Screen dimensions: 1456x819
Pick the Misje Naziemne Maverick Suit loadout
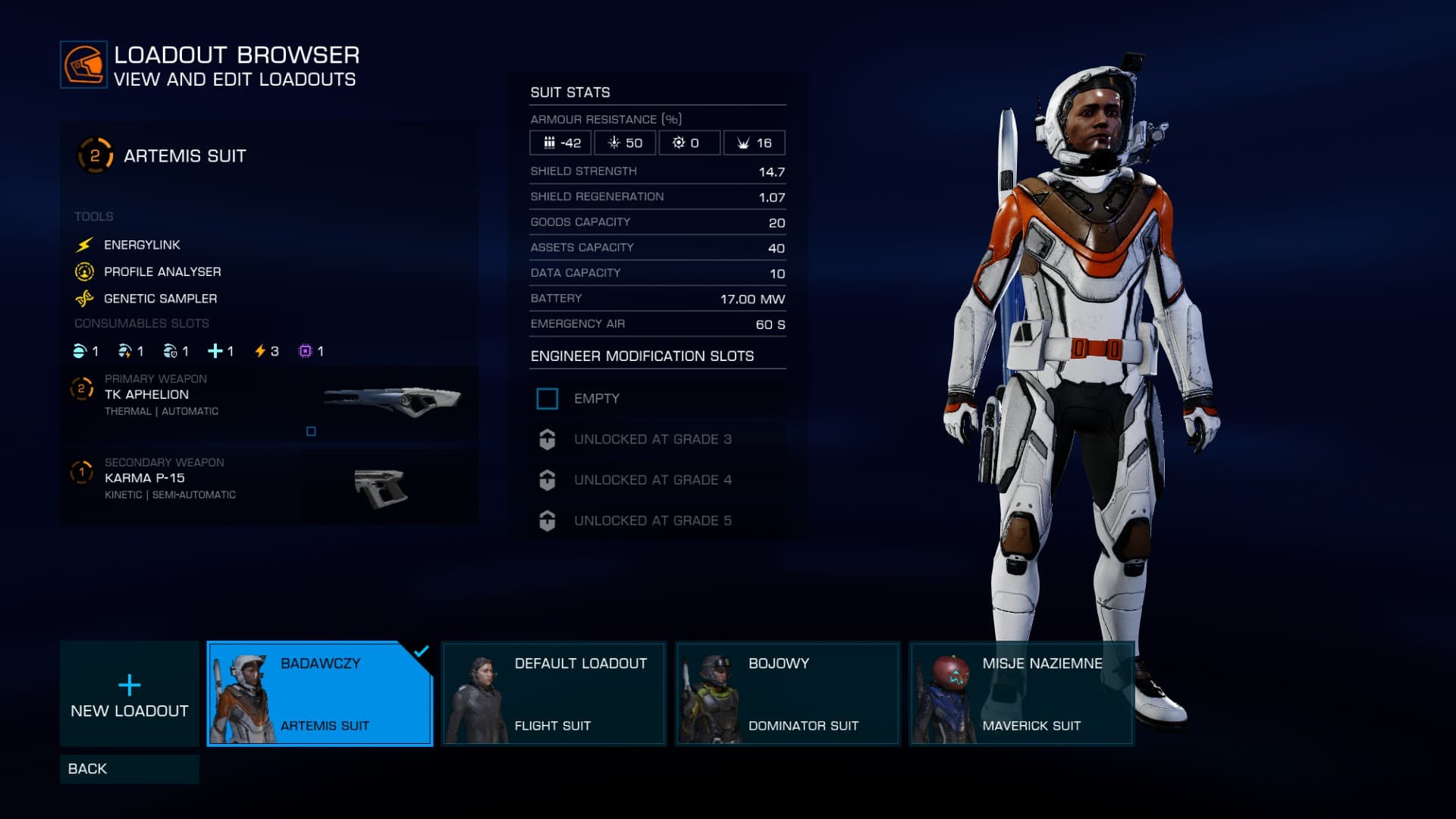1021,693
